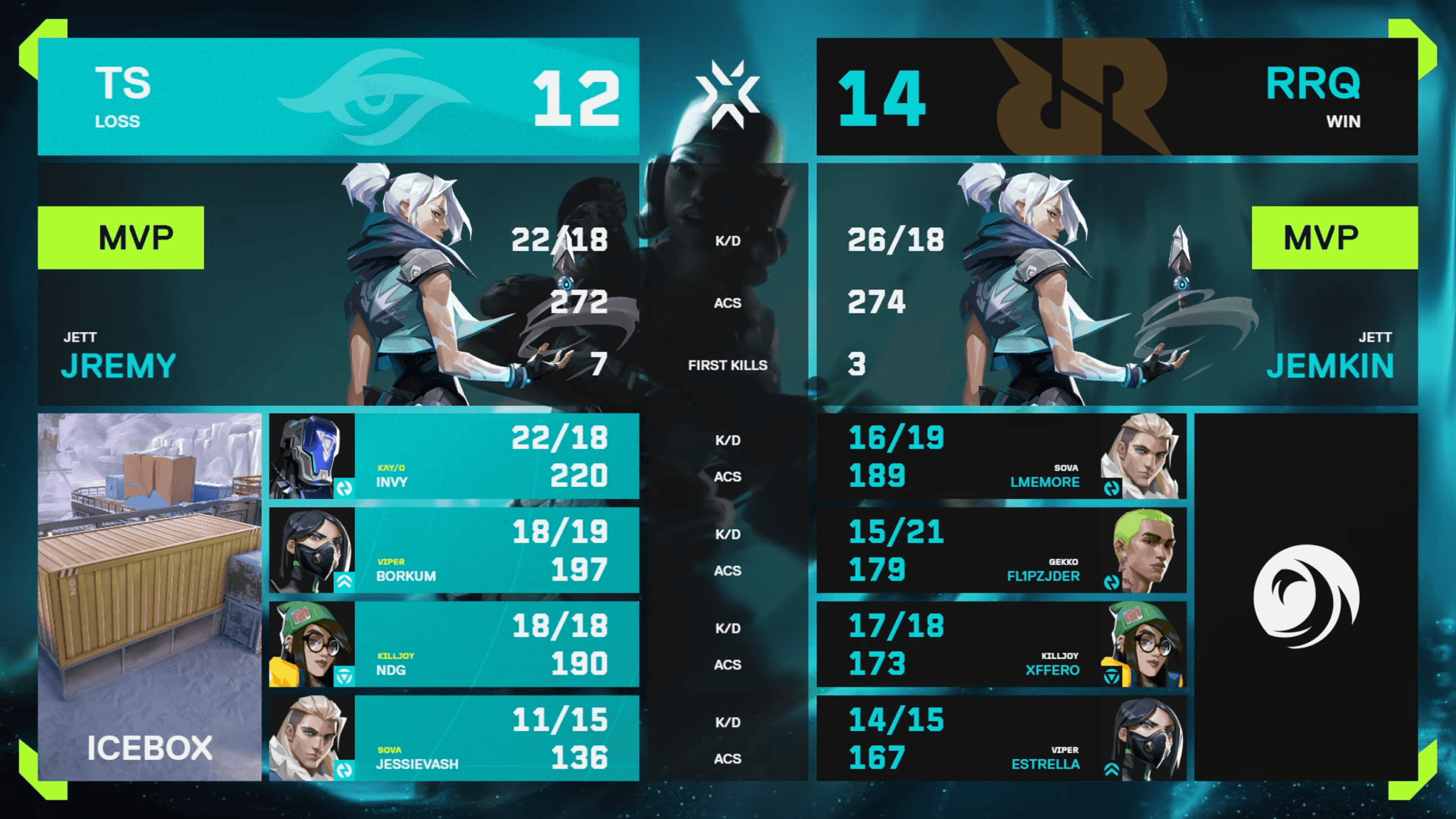The width and height of the screenshot is (1456, 819).
Task: Select the TS team header
Action: [338, 97]
